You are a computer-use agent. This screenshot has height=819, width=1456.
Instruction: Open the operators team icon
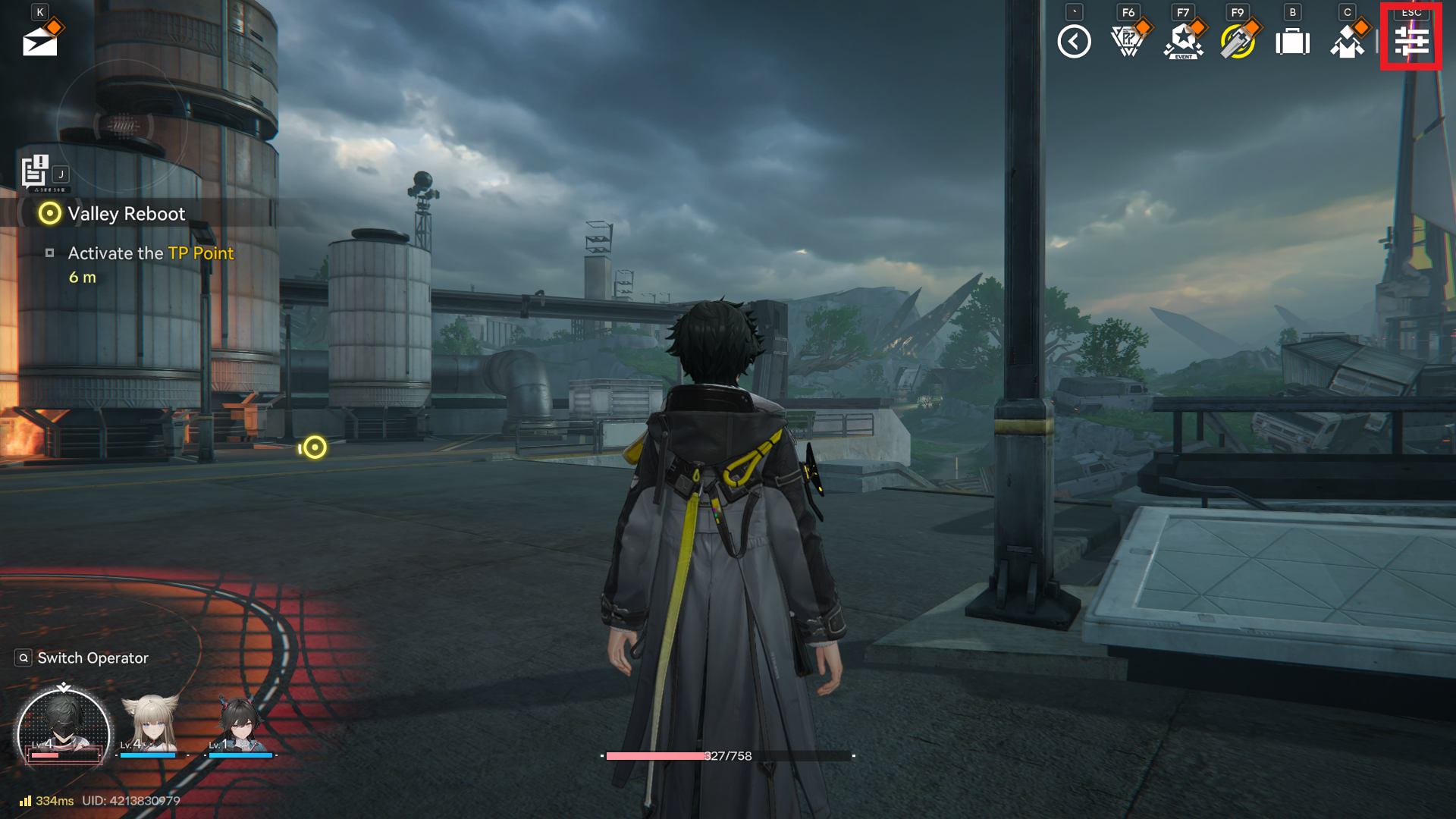pos(1347,42)
